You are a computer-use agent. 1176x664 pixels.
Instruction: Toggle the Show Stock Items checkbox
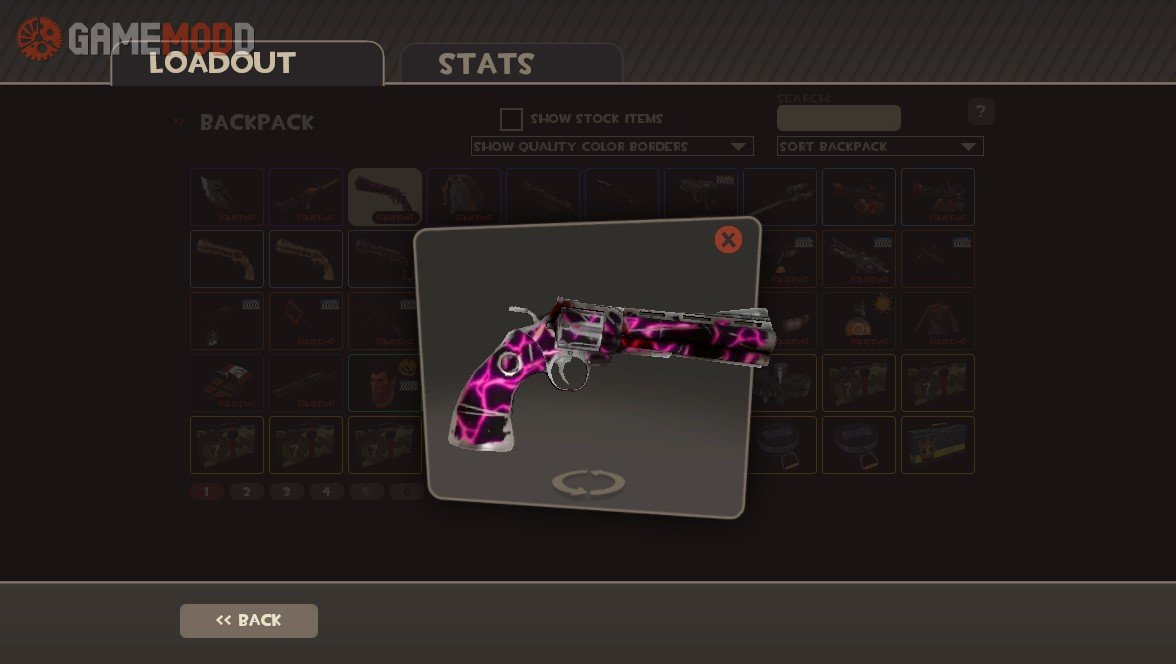pos(511,119)
